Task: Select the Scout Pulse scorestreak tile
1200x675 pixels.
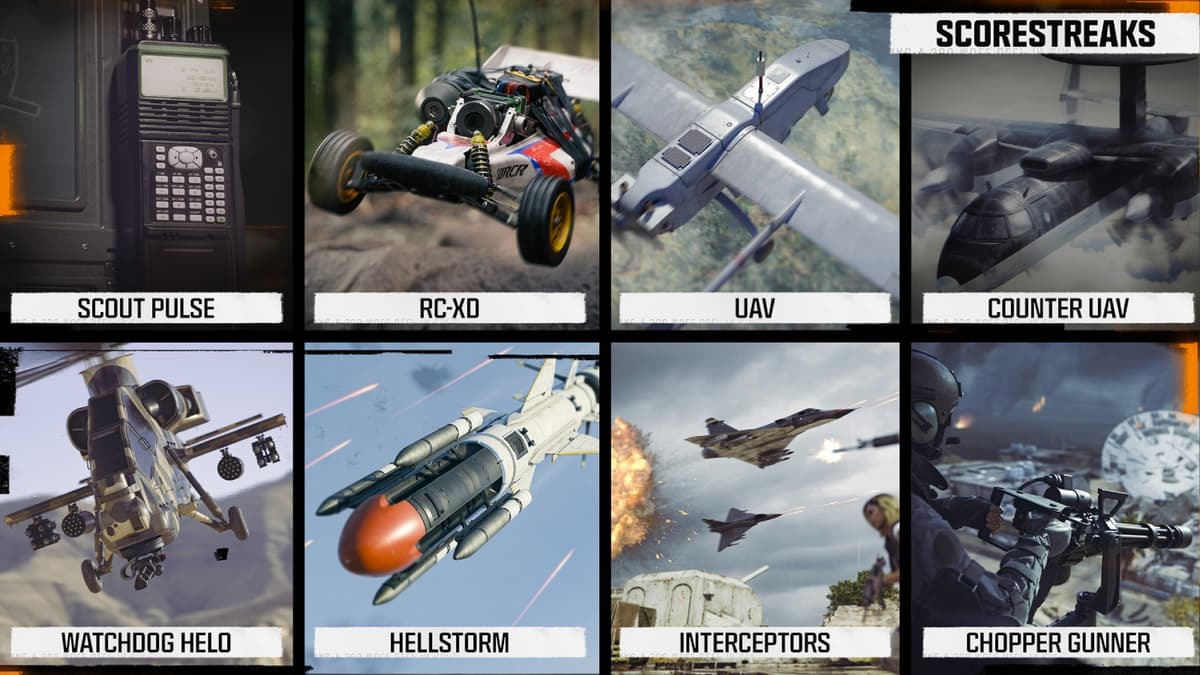Action: (x=147, y=165)
